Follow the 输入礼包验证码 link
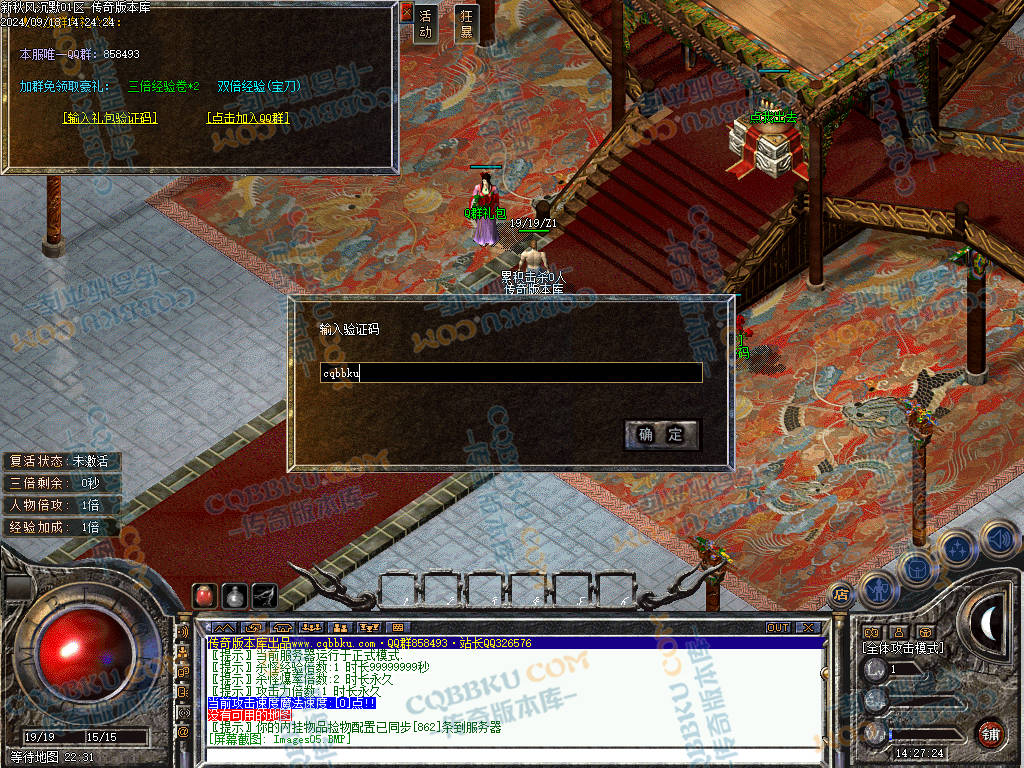 pyautogui.click(x=110, y=117)
